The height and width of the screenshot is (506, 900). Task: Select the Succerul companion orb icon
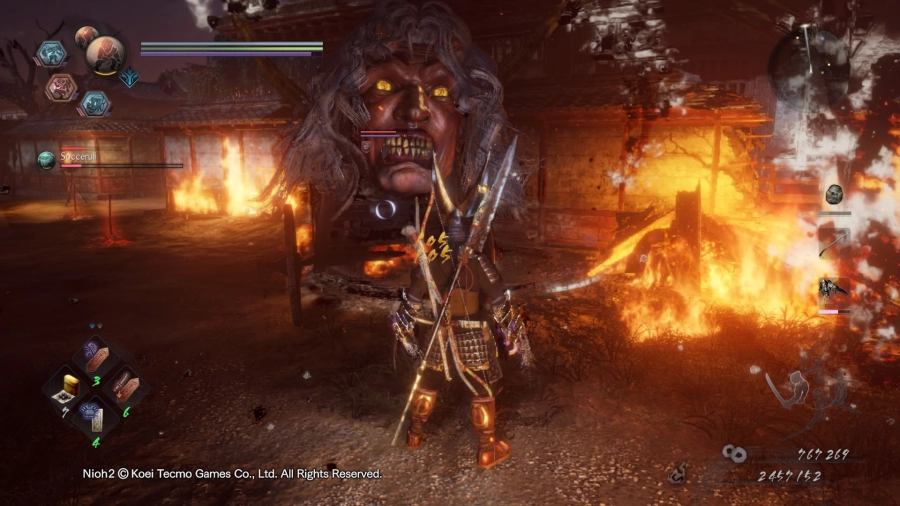pyautogui.click(x=46, y=159)
